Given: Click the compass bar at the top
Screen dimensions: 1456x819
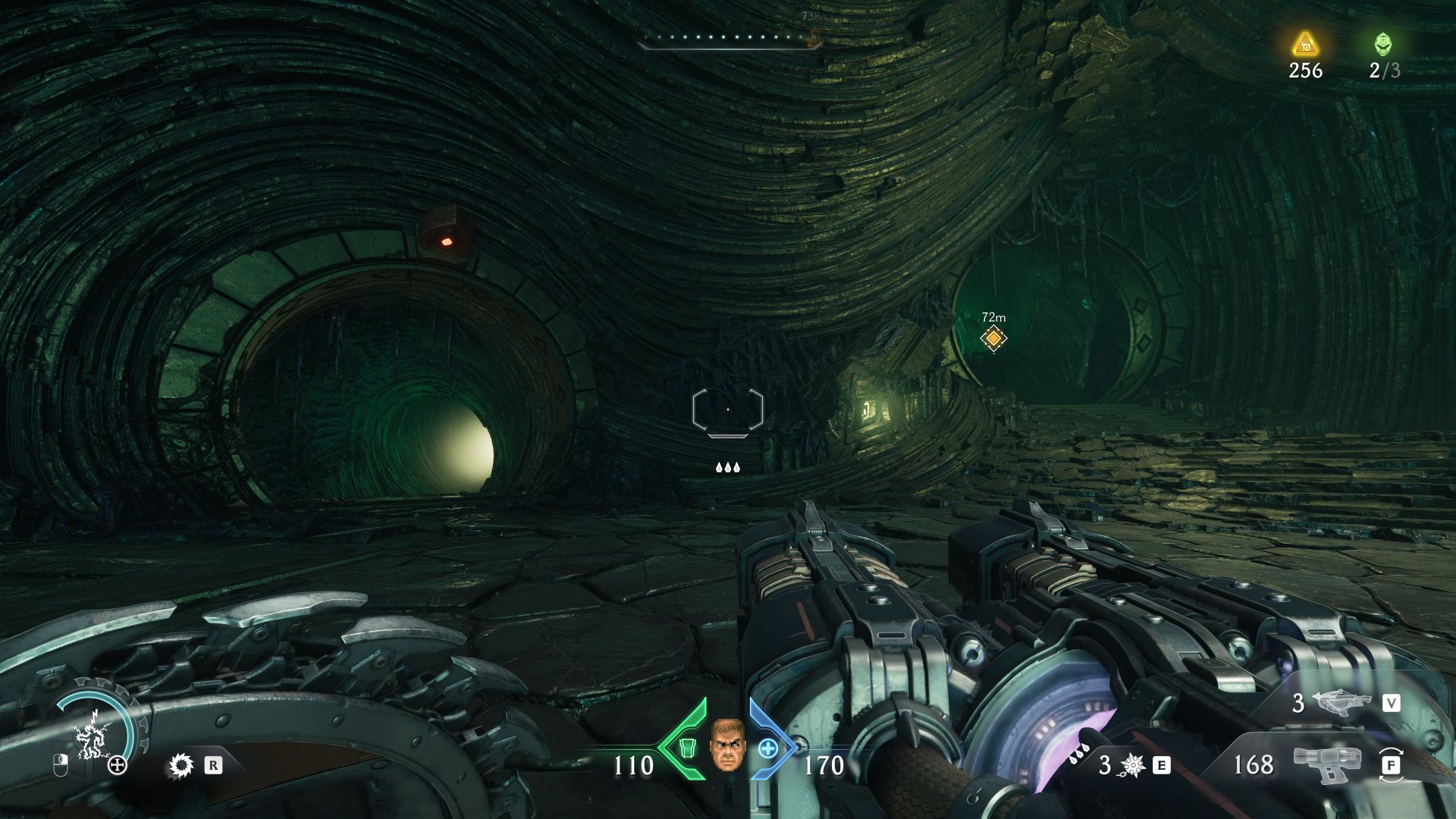Looking at the screenshot, I should click(730, 39).
